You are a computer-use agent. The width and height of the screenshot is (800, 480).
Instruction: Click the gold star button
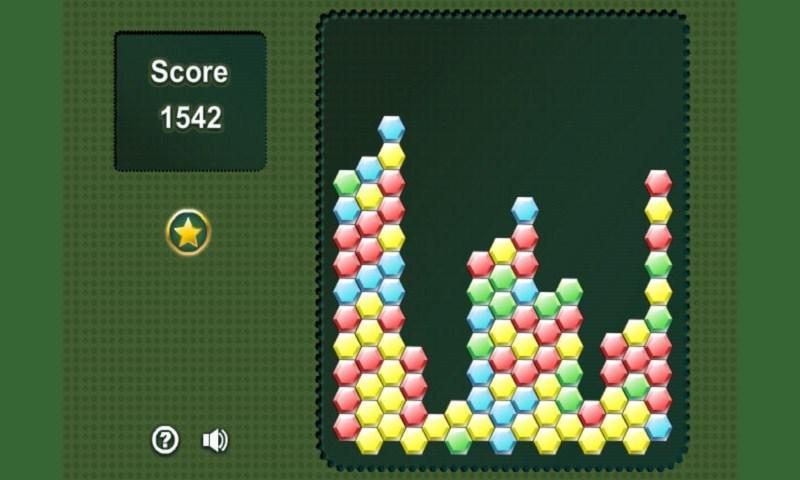188,233
